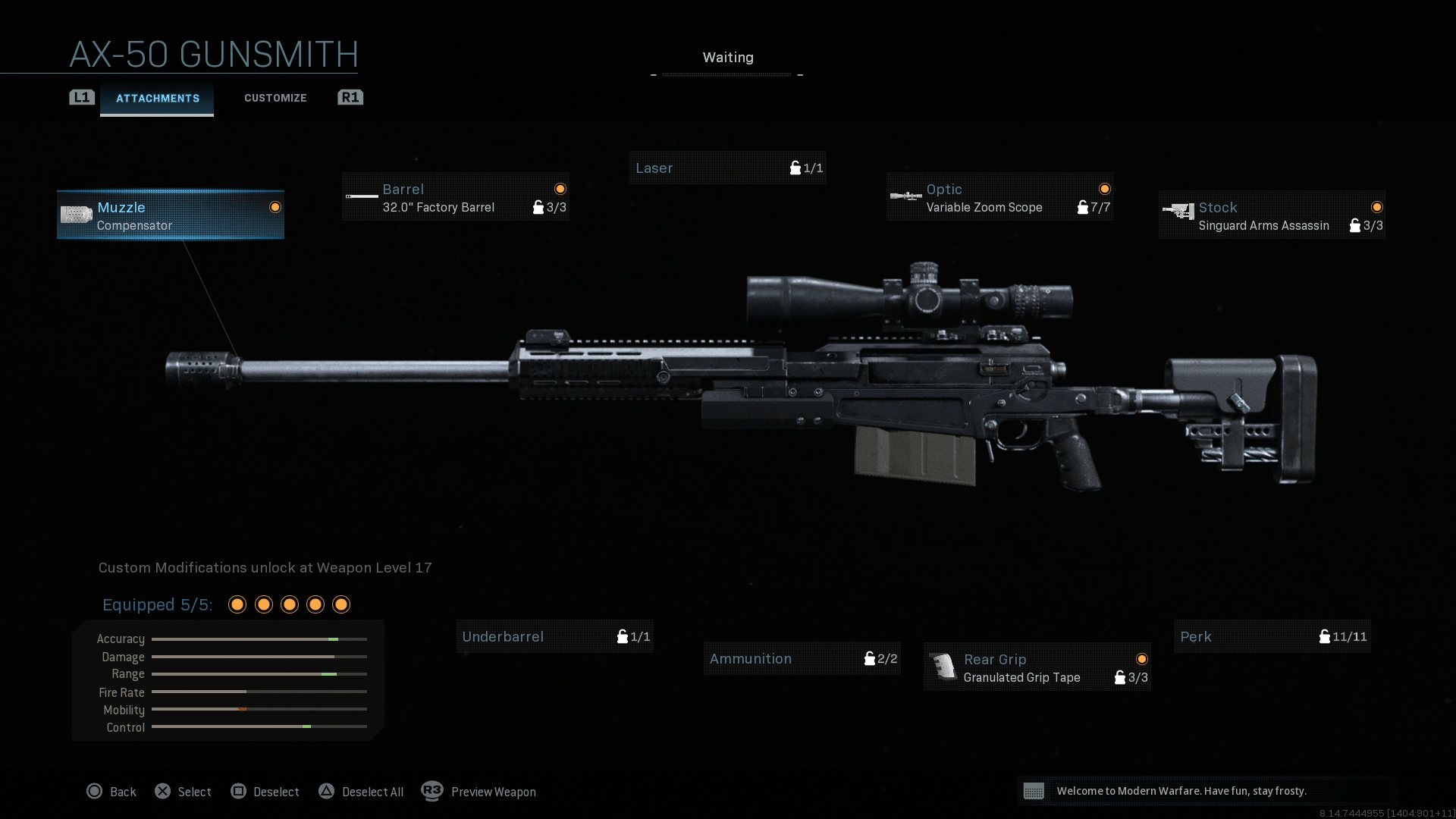The image size is (1456, 819).
Task: Toggle the equipped indicator on the Rear Grip slot
Action: pyautogui.click(x=1141, y=659)
